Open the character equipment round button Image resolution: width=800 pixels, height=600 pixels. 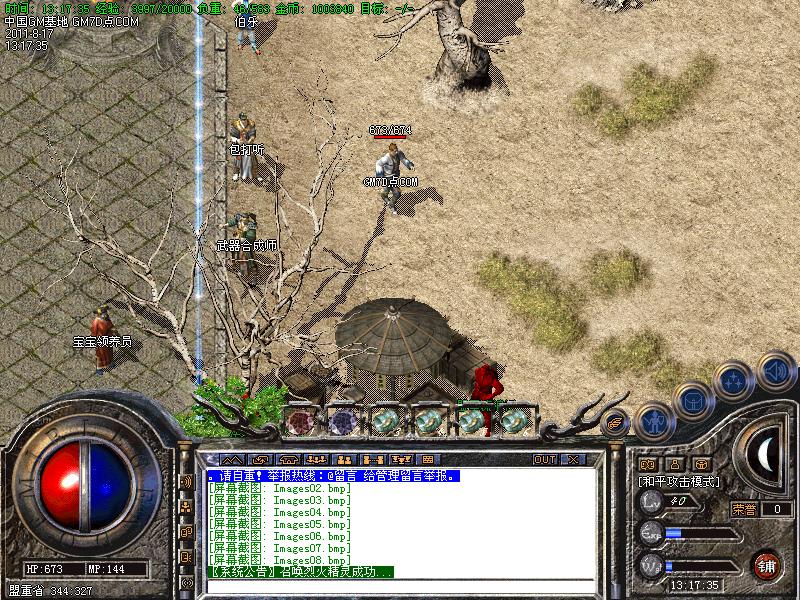pos(653,421)
